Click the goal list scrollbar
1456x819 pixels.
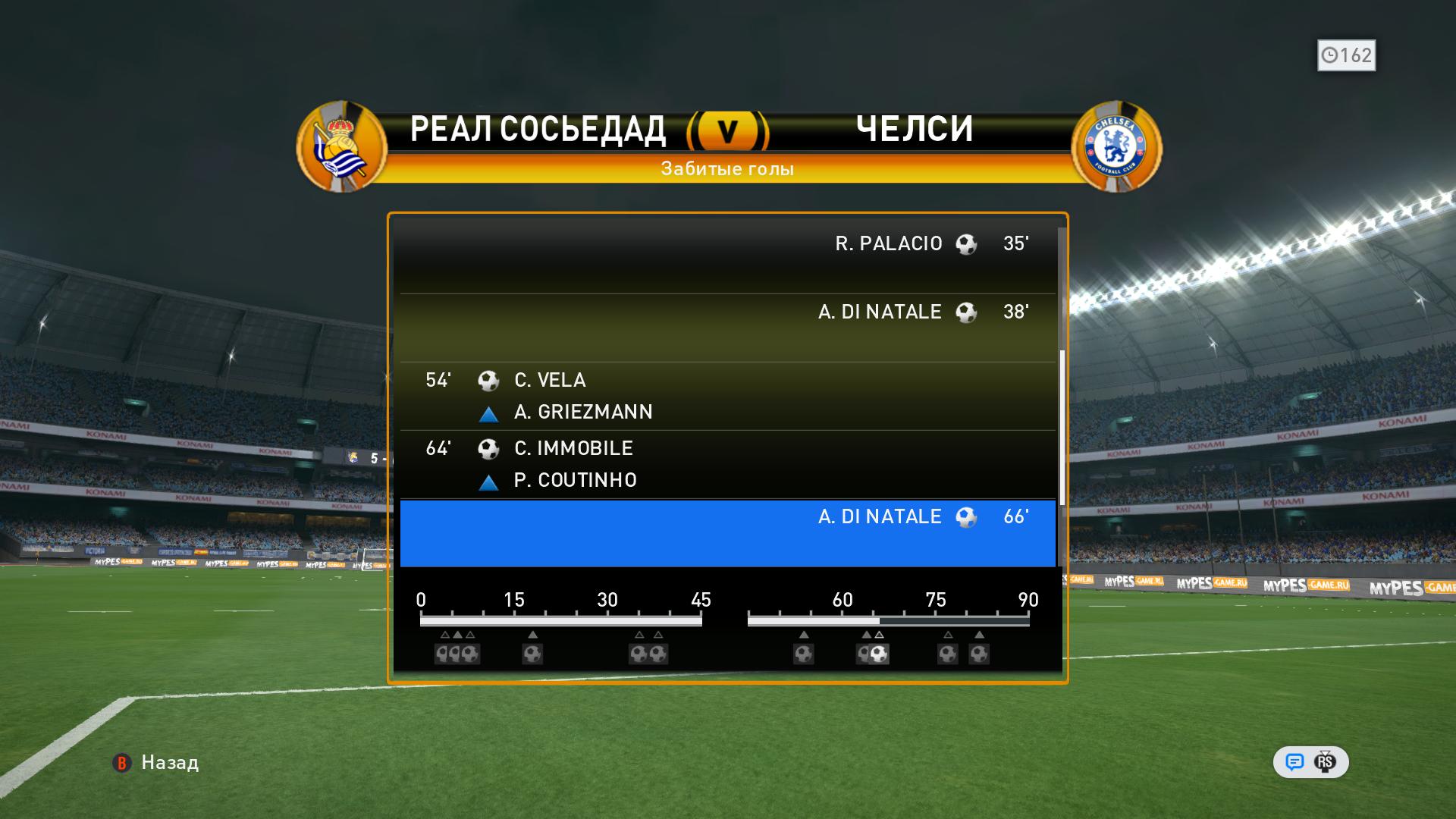coord(1062,428)
